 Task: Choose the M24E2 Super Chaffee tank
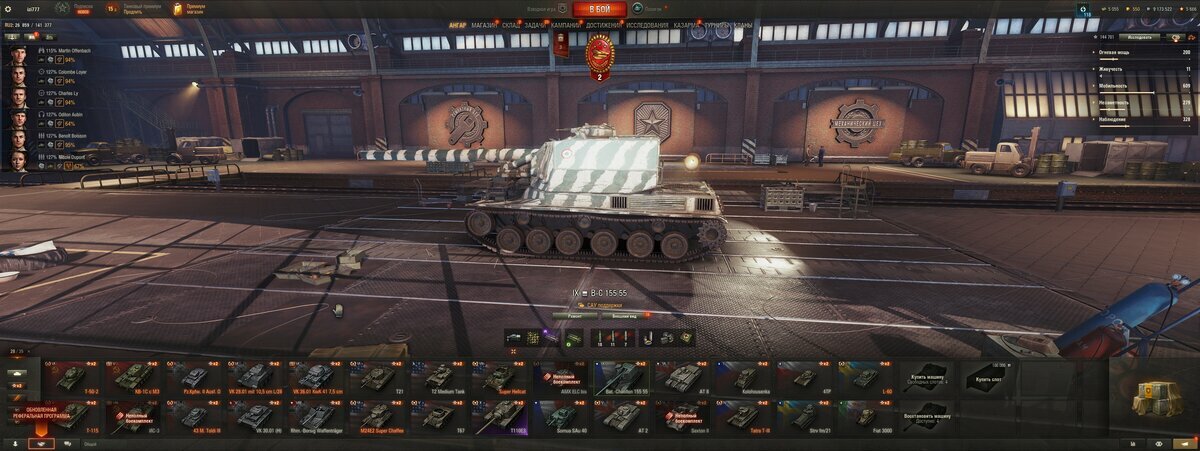[377, 417]
